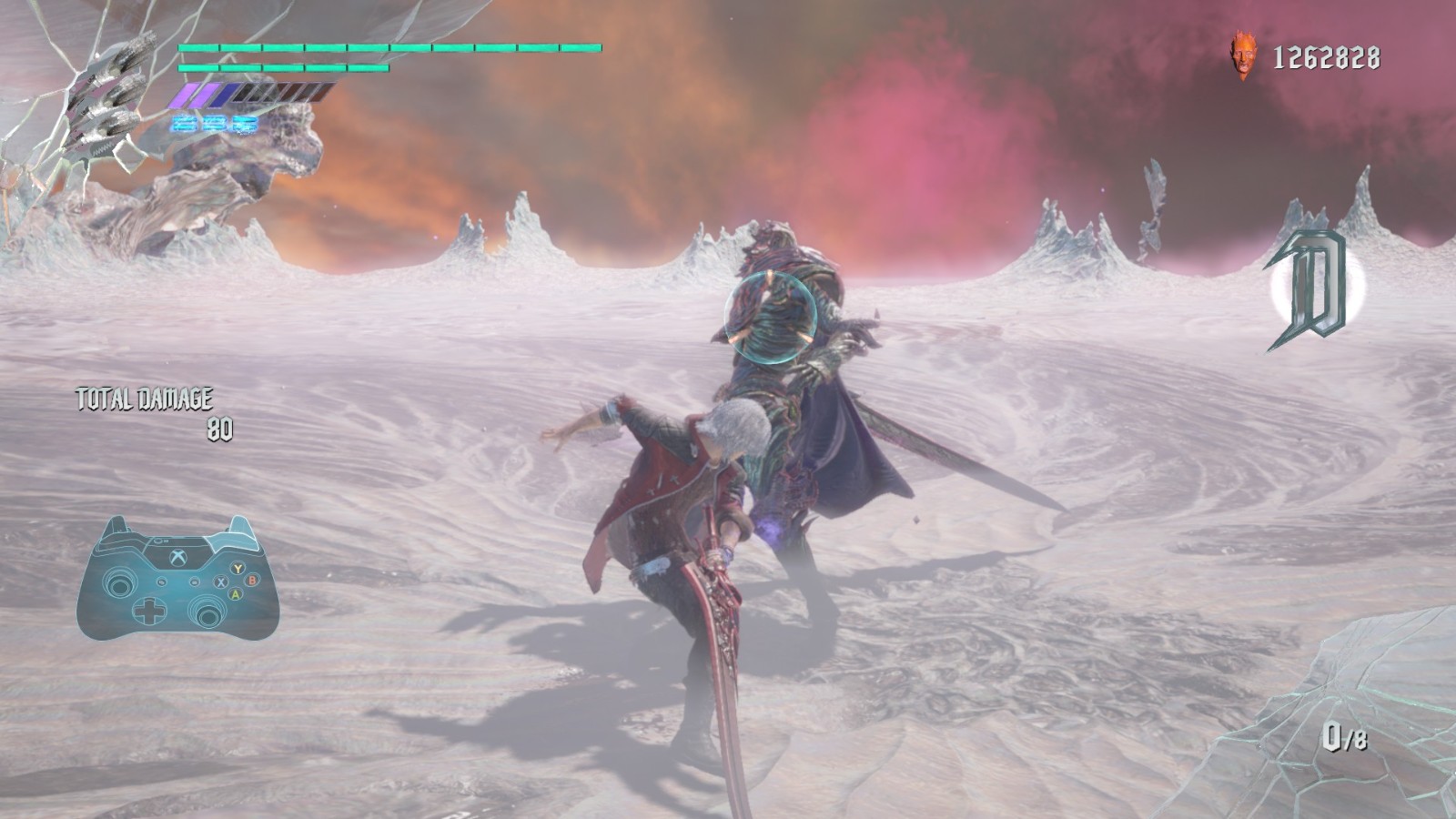The image size is (1456, 819).
Task: Click the red orb face icon
Action: tap(1240, 56)
